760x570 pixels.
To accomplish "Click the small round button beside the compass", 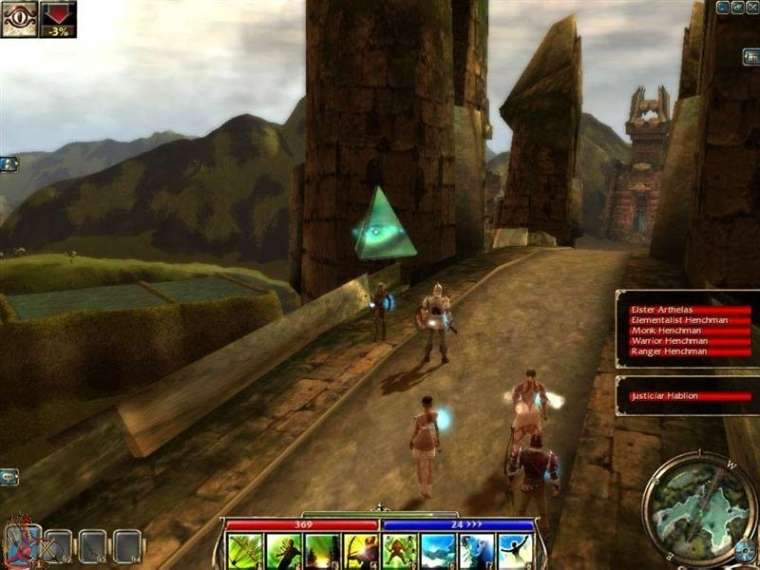I will pos(744,549).
